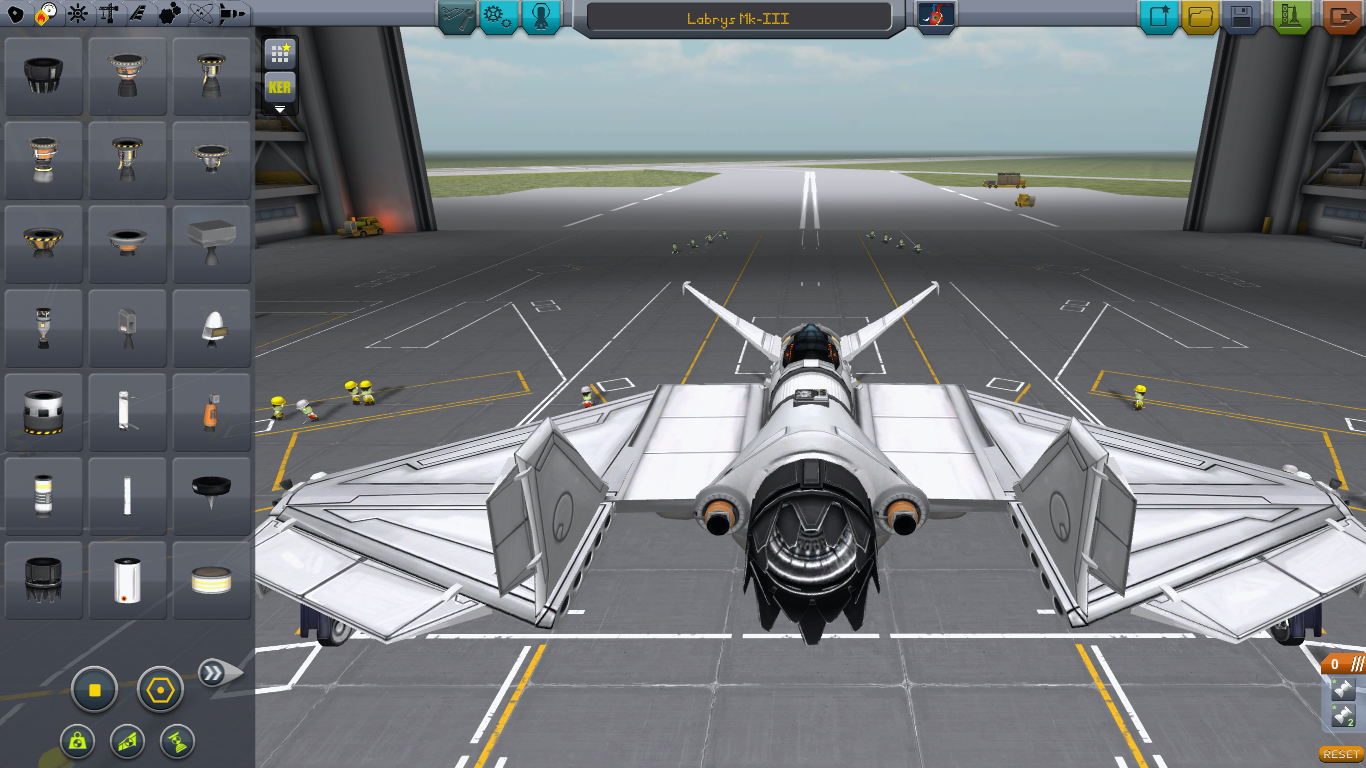Screen dimensions: 1366x768
Task: Toggle the Center of Thrust indicator
Action: point(177,742)
